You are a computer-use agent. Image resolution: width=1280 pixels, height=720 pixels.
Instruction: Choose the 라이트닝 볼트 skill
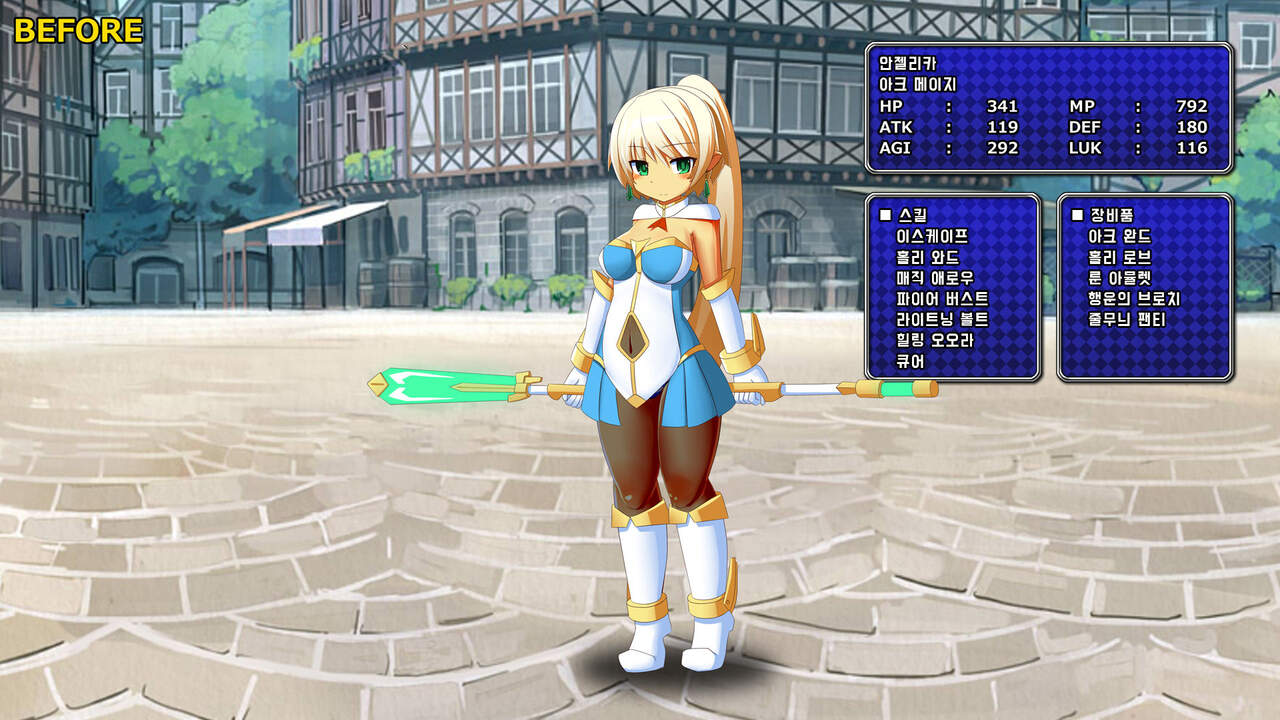coord(942,319)
